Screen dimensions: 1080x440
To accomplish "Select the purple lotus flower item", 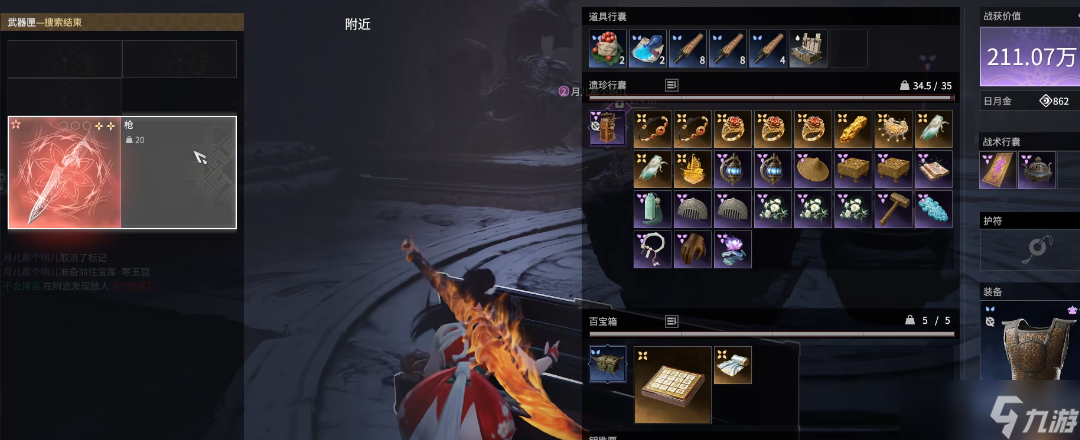I will coord(732,249).
